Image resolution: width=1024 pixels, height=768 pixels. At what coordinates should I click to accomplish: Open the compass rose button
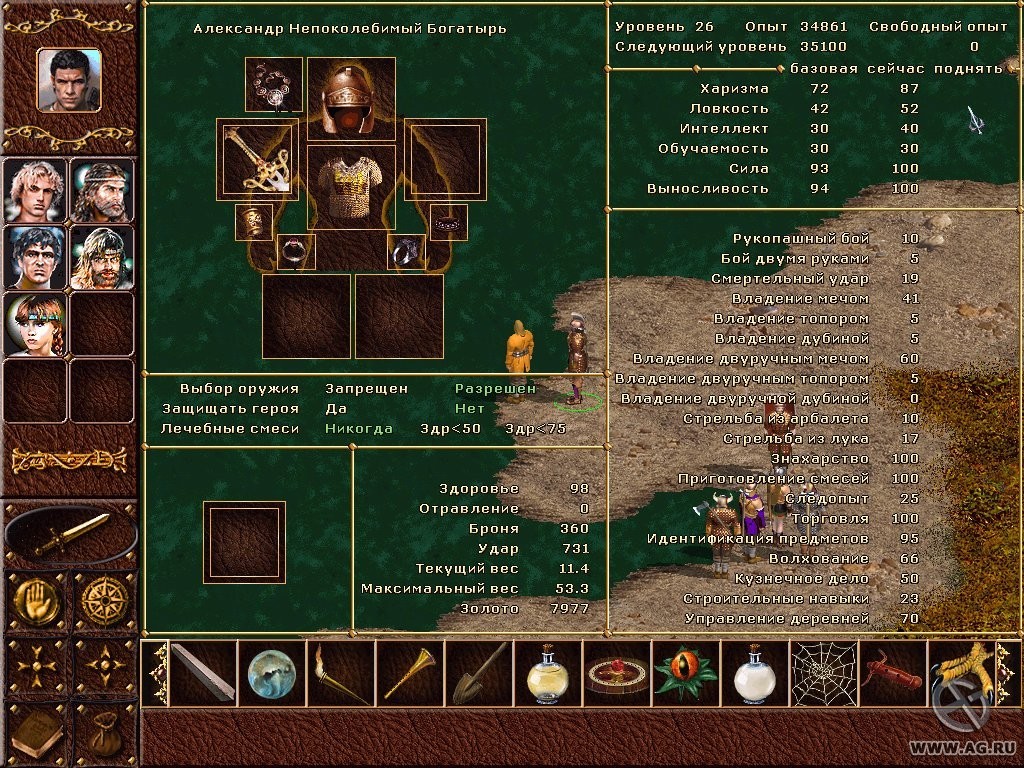click(x=104, y=599)
